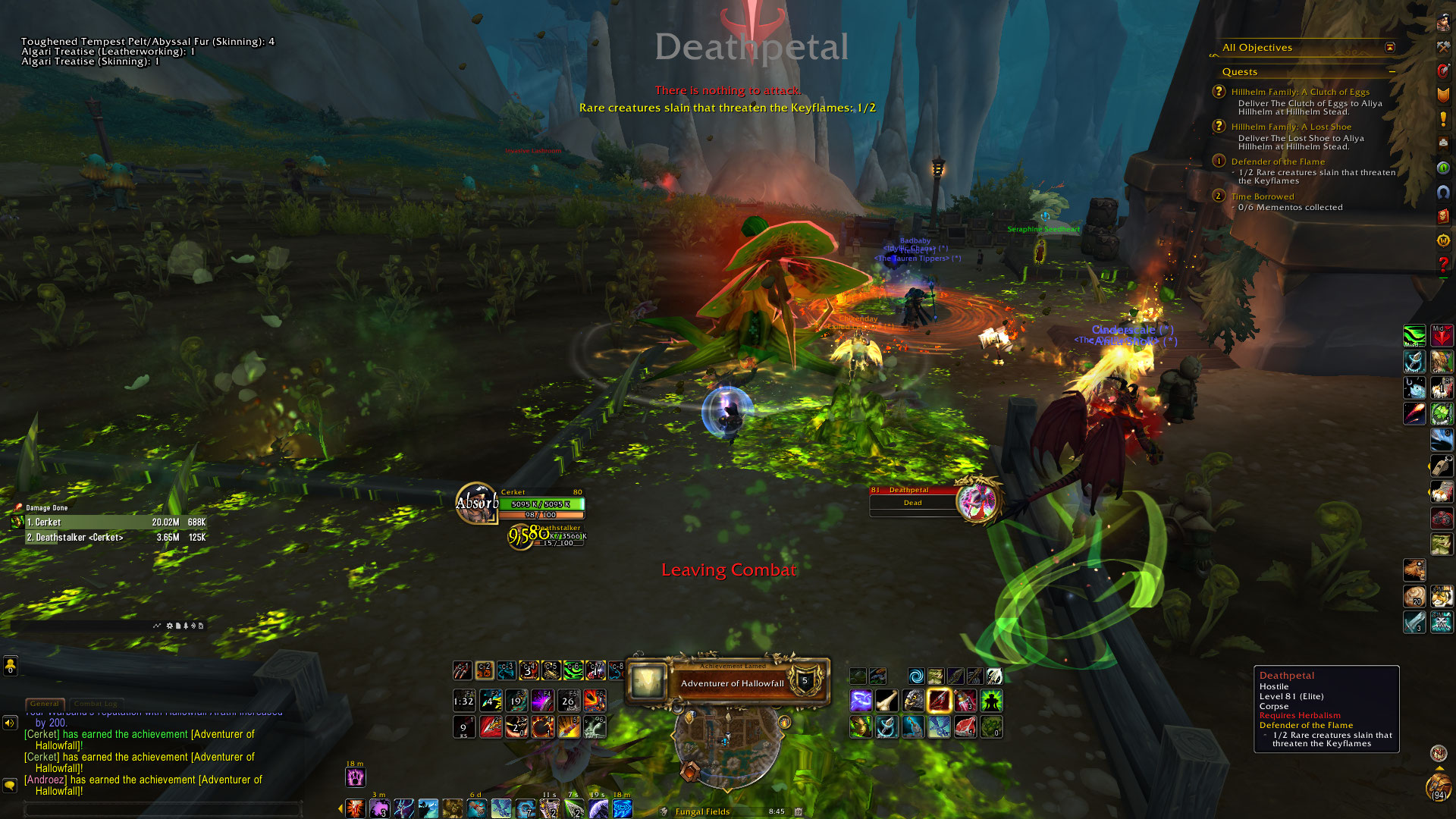This screenshot has width=1456, height=819.
Task: Click the Adventurer of Hallowfall achievement alert
Action: pos(731,682)
